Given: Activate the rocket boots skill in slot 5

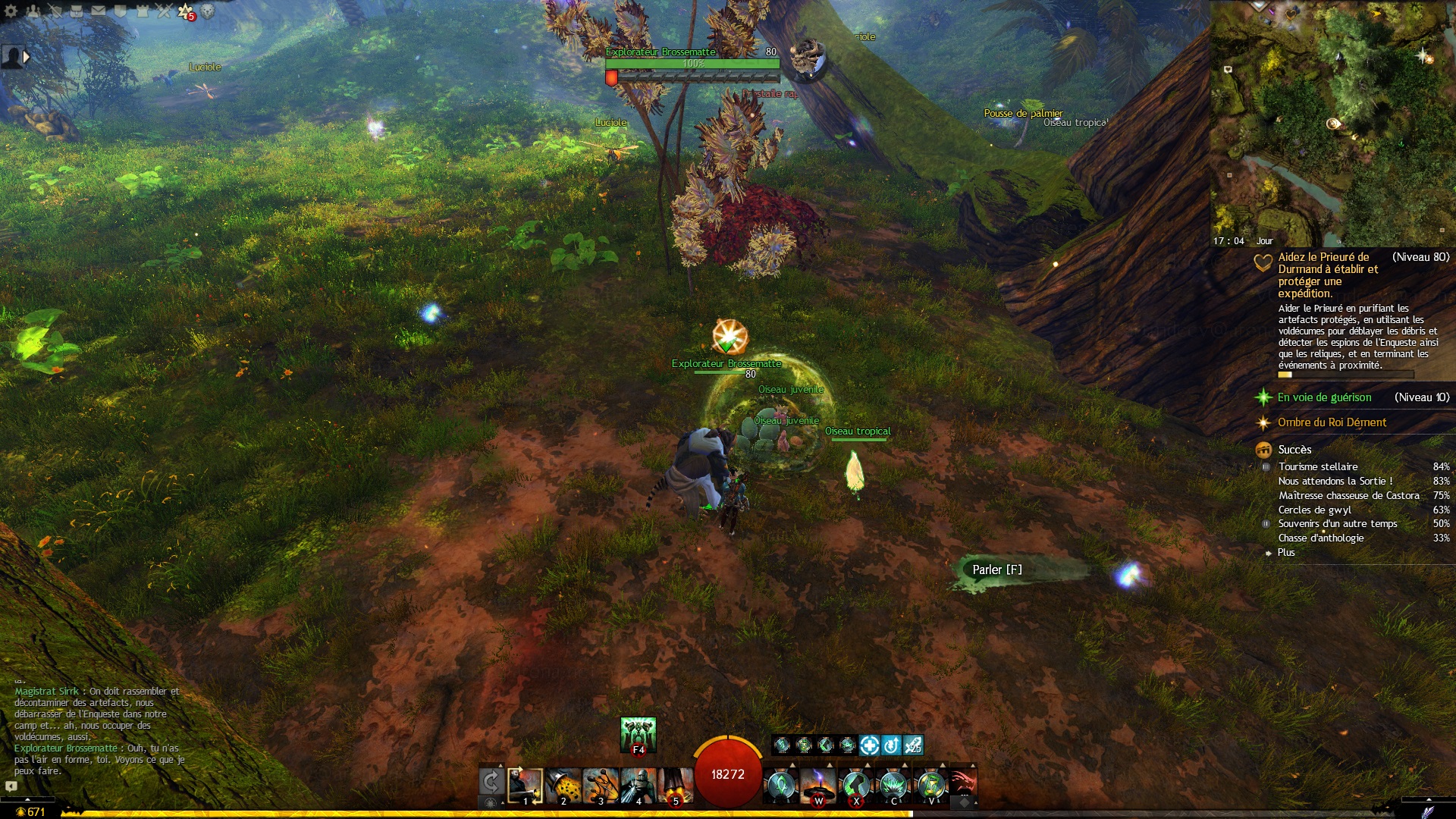Looking at the screenshot, I should (x=675, y=786).
